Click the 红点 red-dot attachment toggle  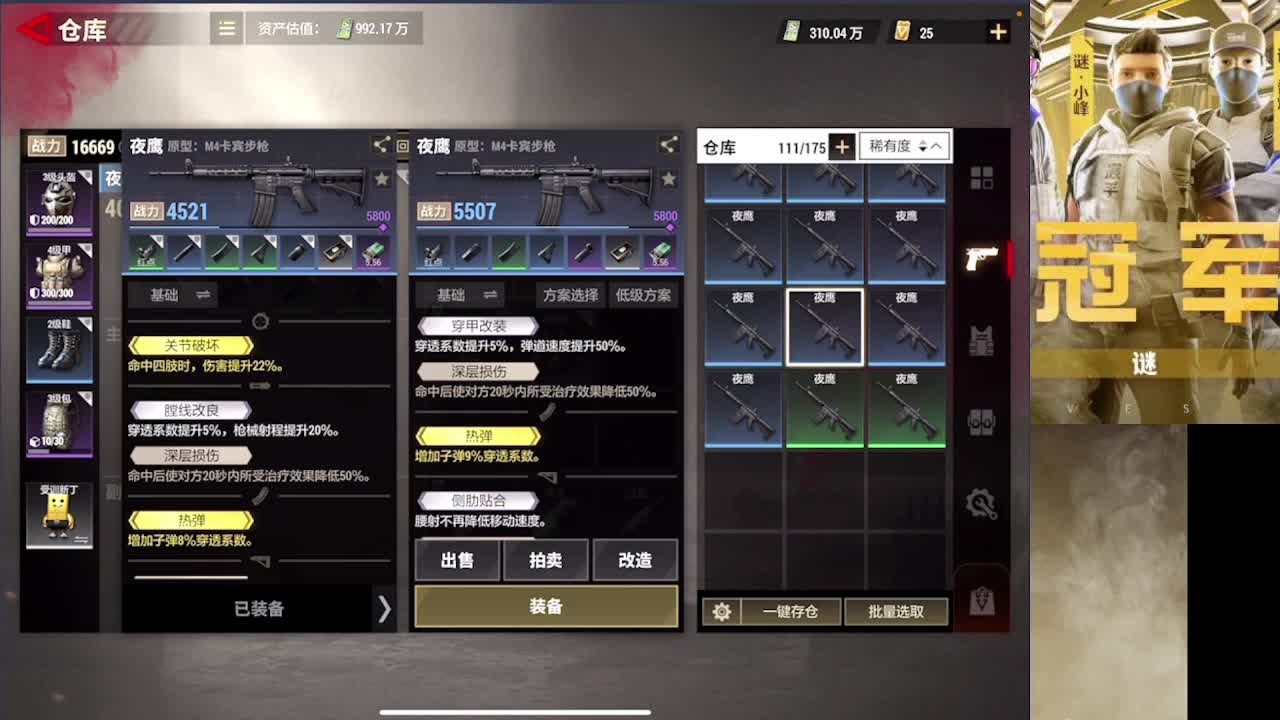click(434, 253)
